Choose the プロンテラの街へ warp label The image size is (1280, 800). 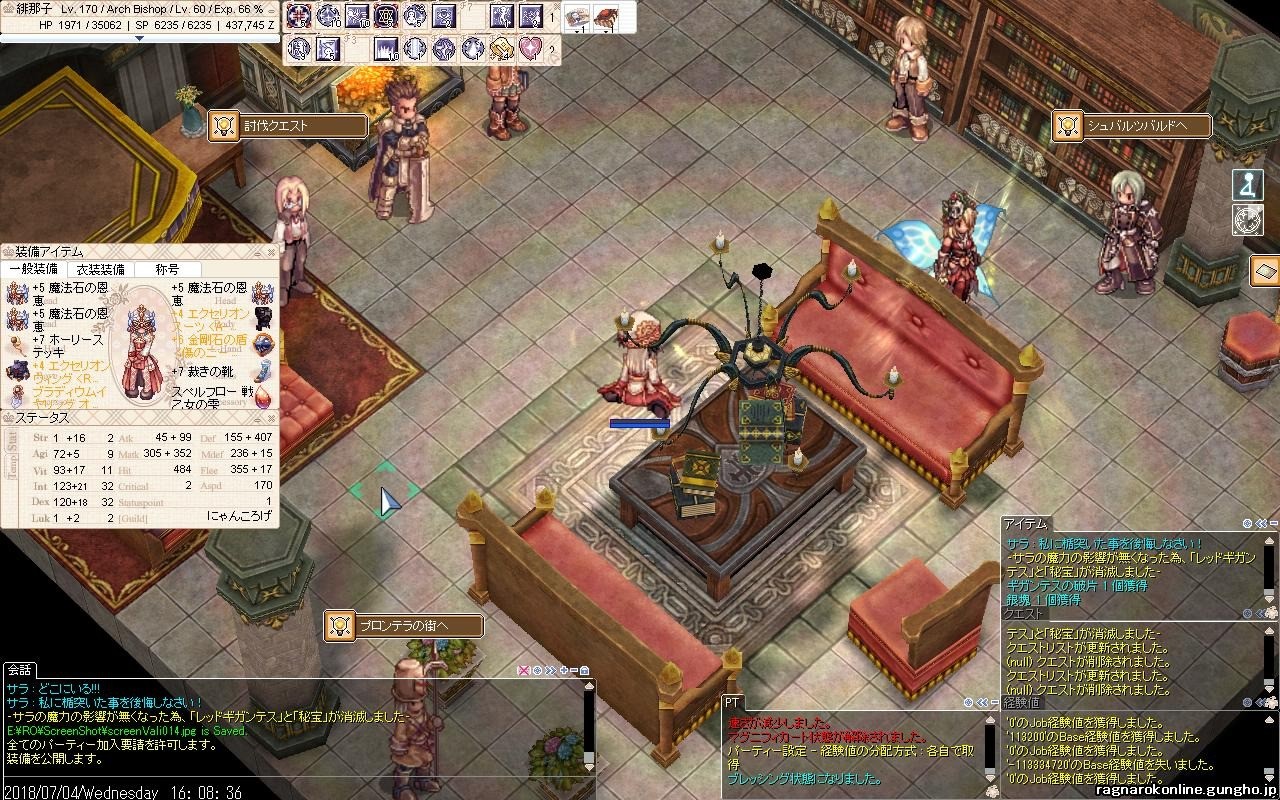pyautogui.click(x=403, y=626)
